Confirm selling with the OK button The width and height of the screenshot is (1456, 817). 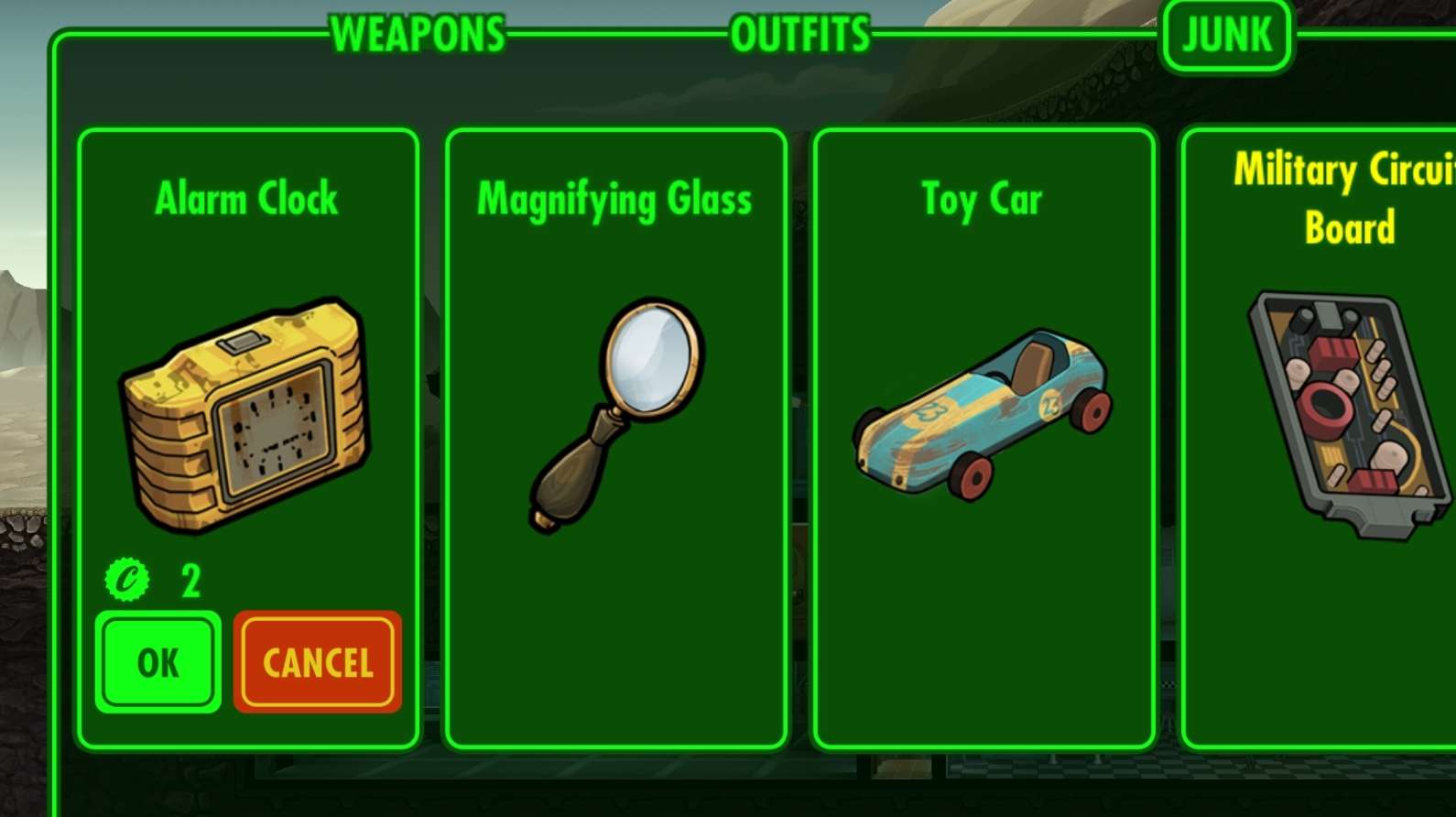[x=158, y=662]
